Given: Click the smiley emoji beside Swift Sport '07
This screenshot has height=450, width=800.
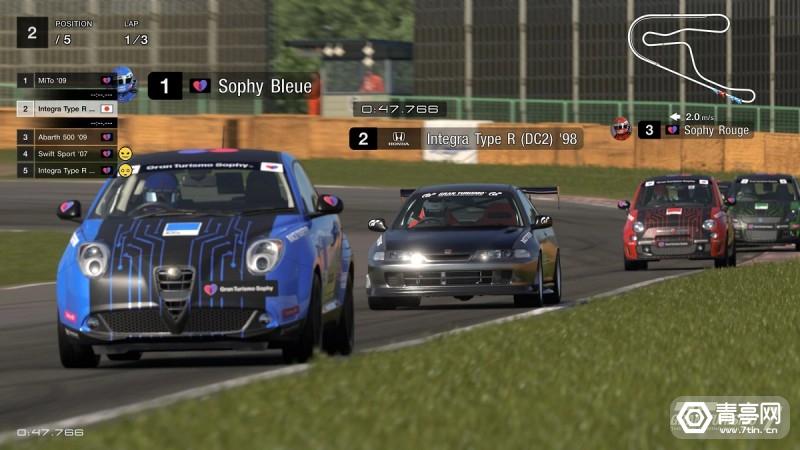Looking at the screenshot, I should [126, 154].
